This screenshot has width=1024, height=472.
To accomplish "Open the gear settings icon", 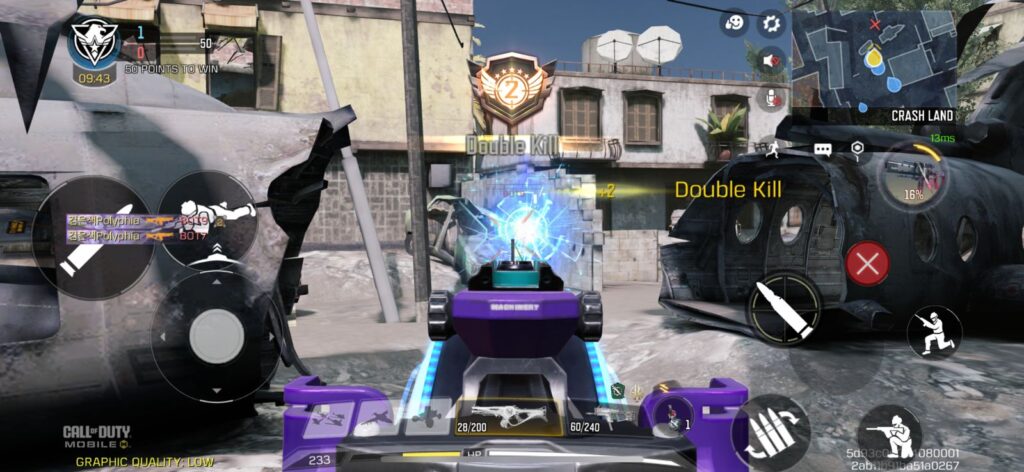I will pyautogui.click(x=771, y=23).
